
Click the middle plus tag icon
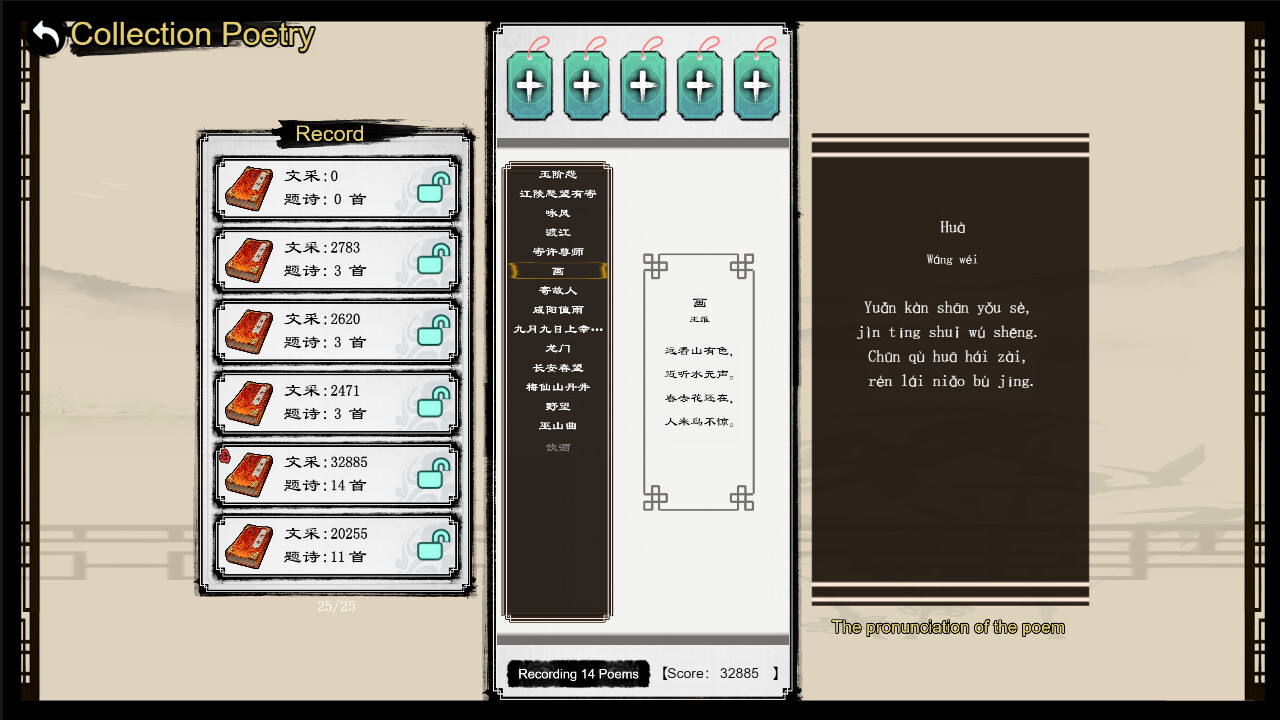tap(643, 85)
